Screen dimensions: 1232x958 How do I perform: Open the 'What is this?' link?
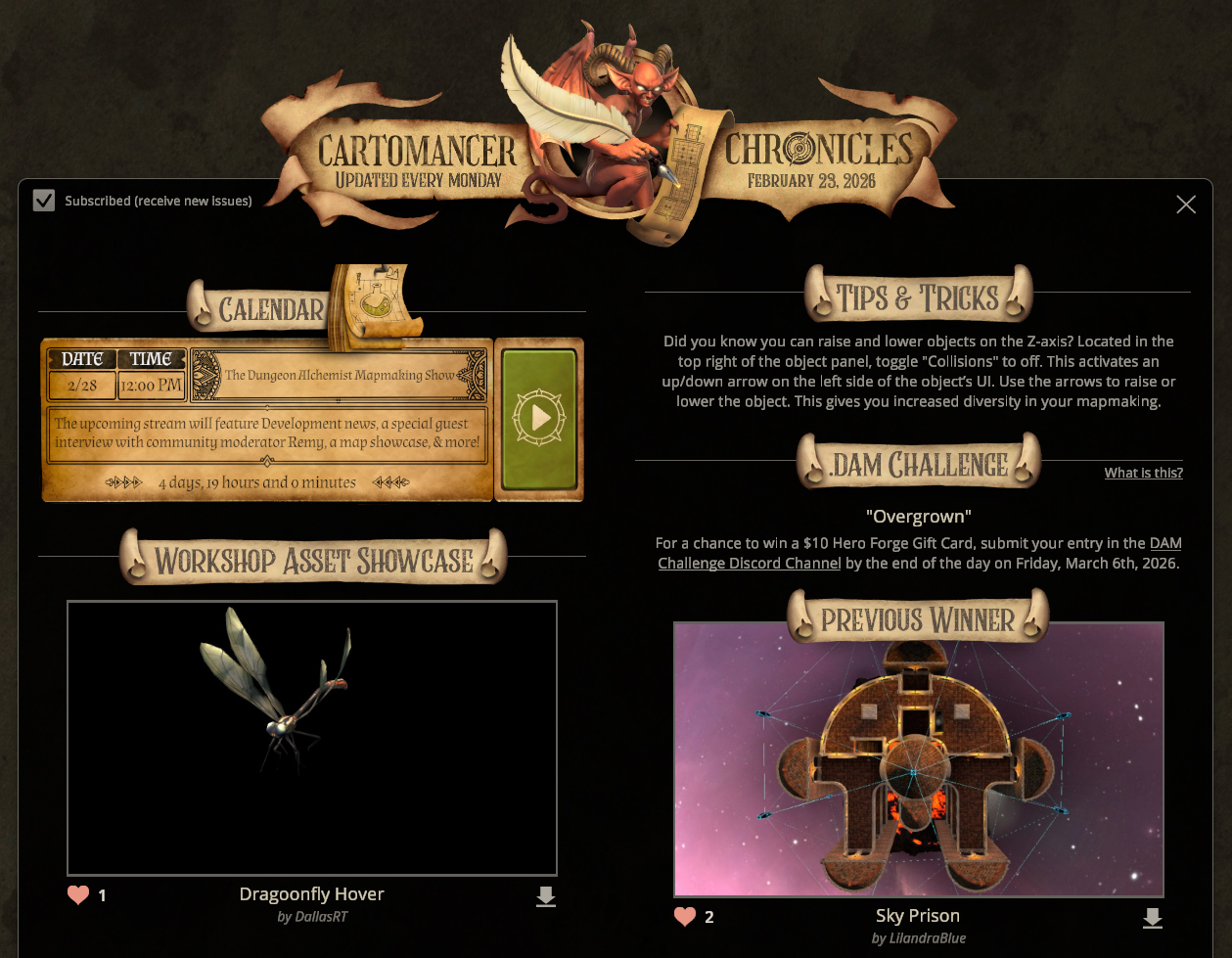click(x=1143, y=473)
